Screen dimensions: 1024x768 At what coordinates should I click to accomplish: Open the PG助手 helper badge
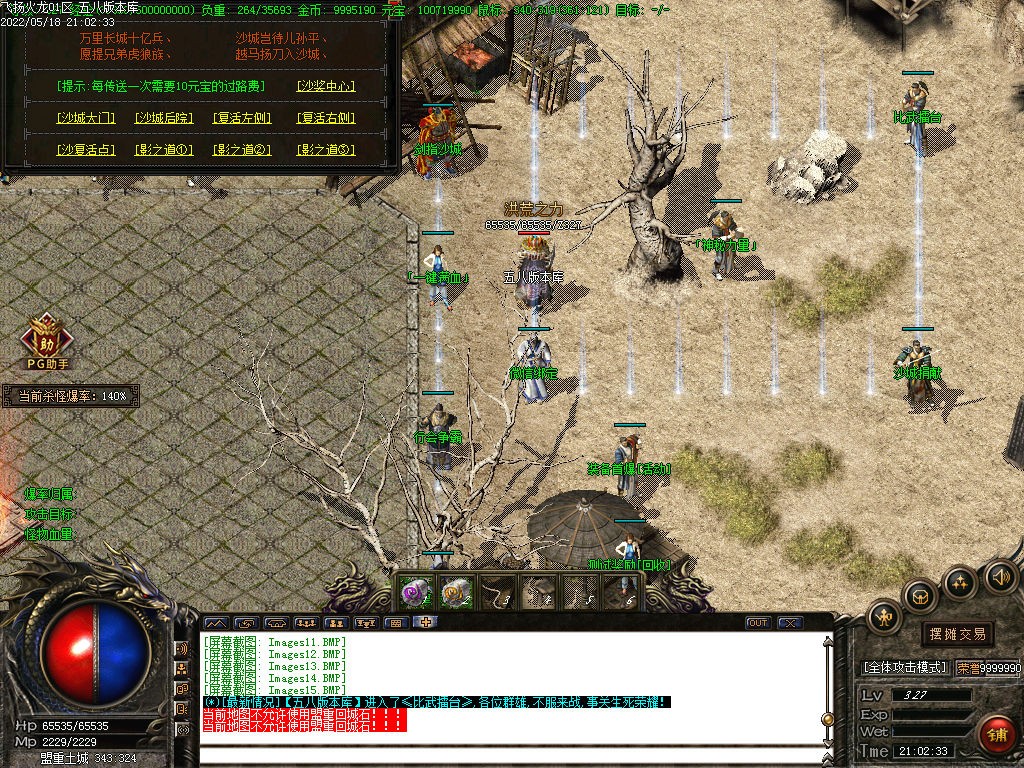click(44, 338)
